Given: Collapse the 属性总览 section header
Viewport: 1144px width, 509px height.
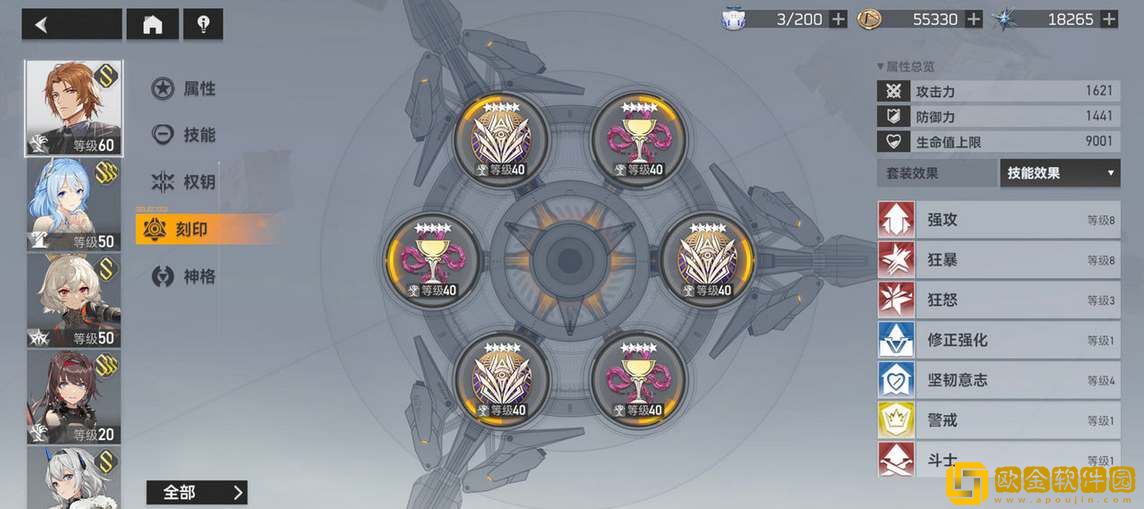Looking at the screenshot, I should click(x=905, y=66).
